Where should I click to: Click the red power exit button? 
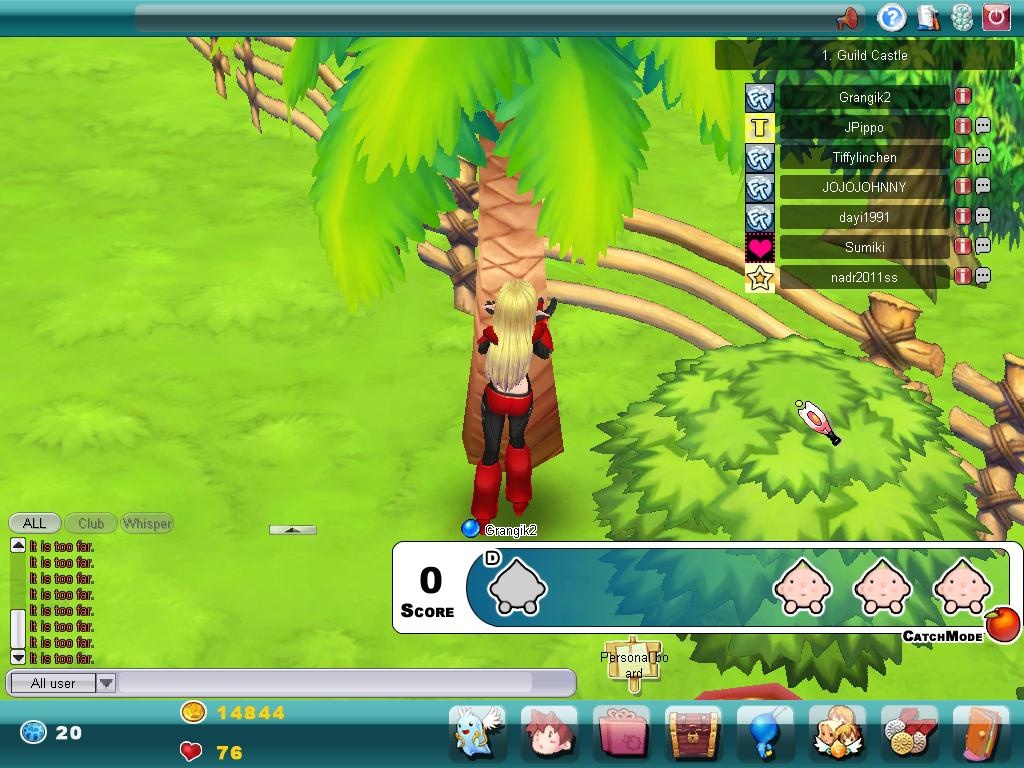[x=996, y=17]
